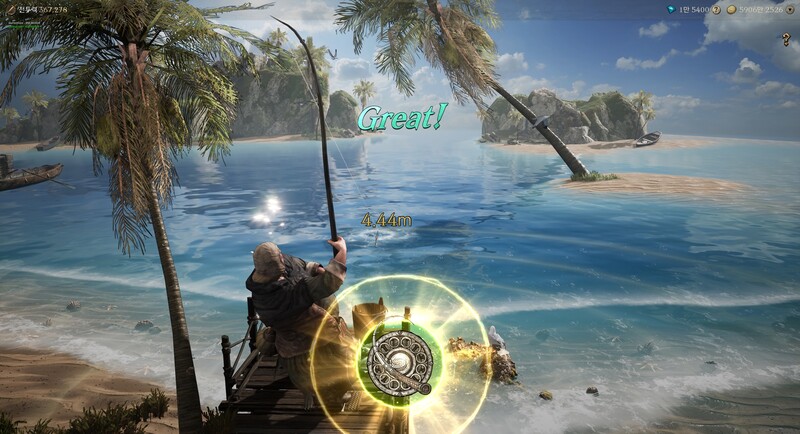Open the question mark beside the gem balance

716,9
